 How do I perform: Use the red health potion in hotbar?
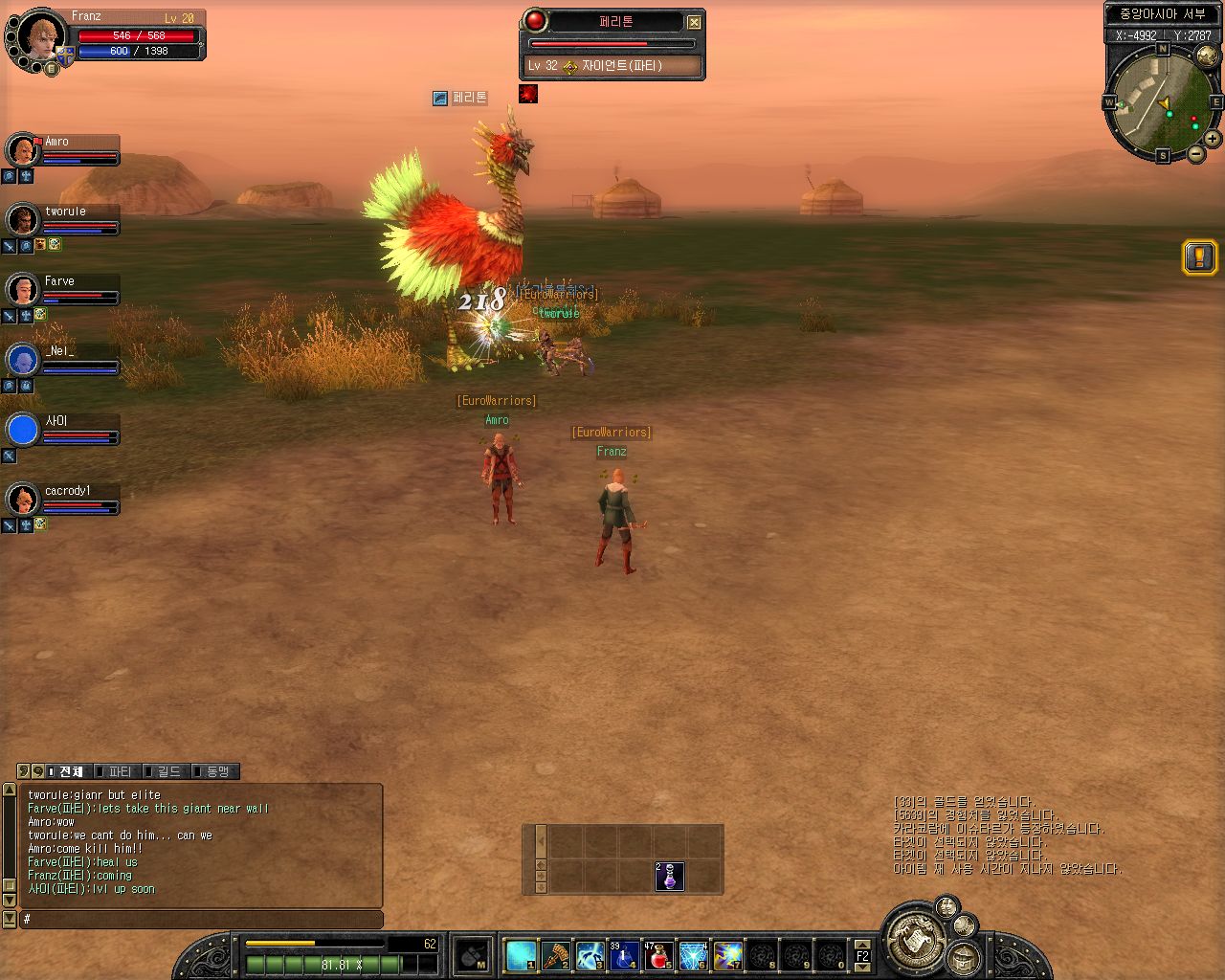tap(658, 955)
